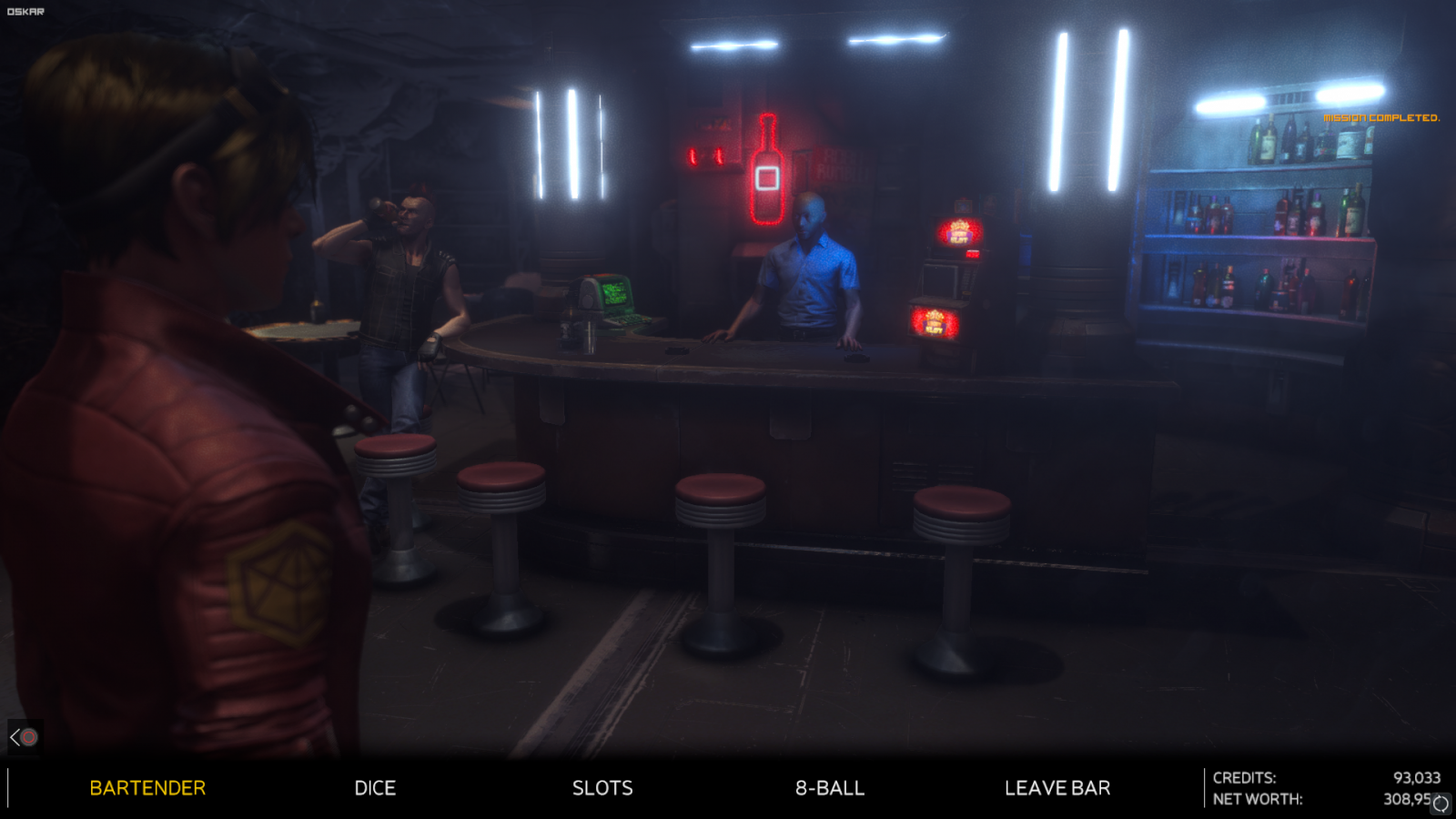The image size is (1456, 819).
Task: Select the lower glowing slot machine
Action: coord(933,320)
